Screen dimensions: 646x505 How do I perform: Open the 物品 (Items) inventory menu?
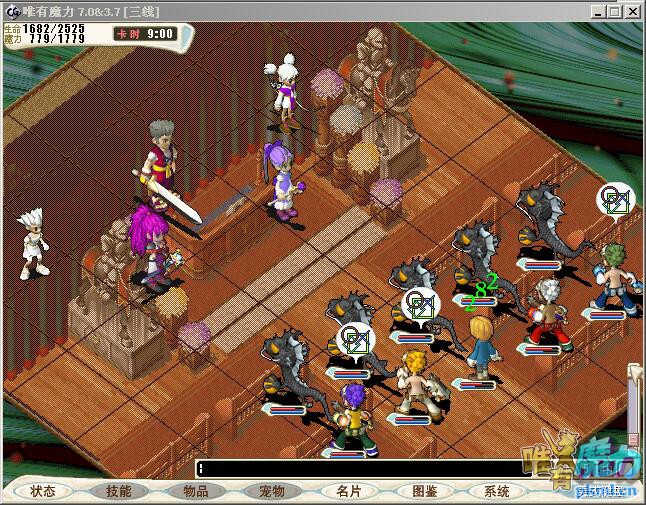(x=196, y=491)
